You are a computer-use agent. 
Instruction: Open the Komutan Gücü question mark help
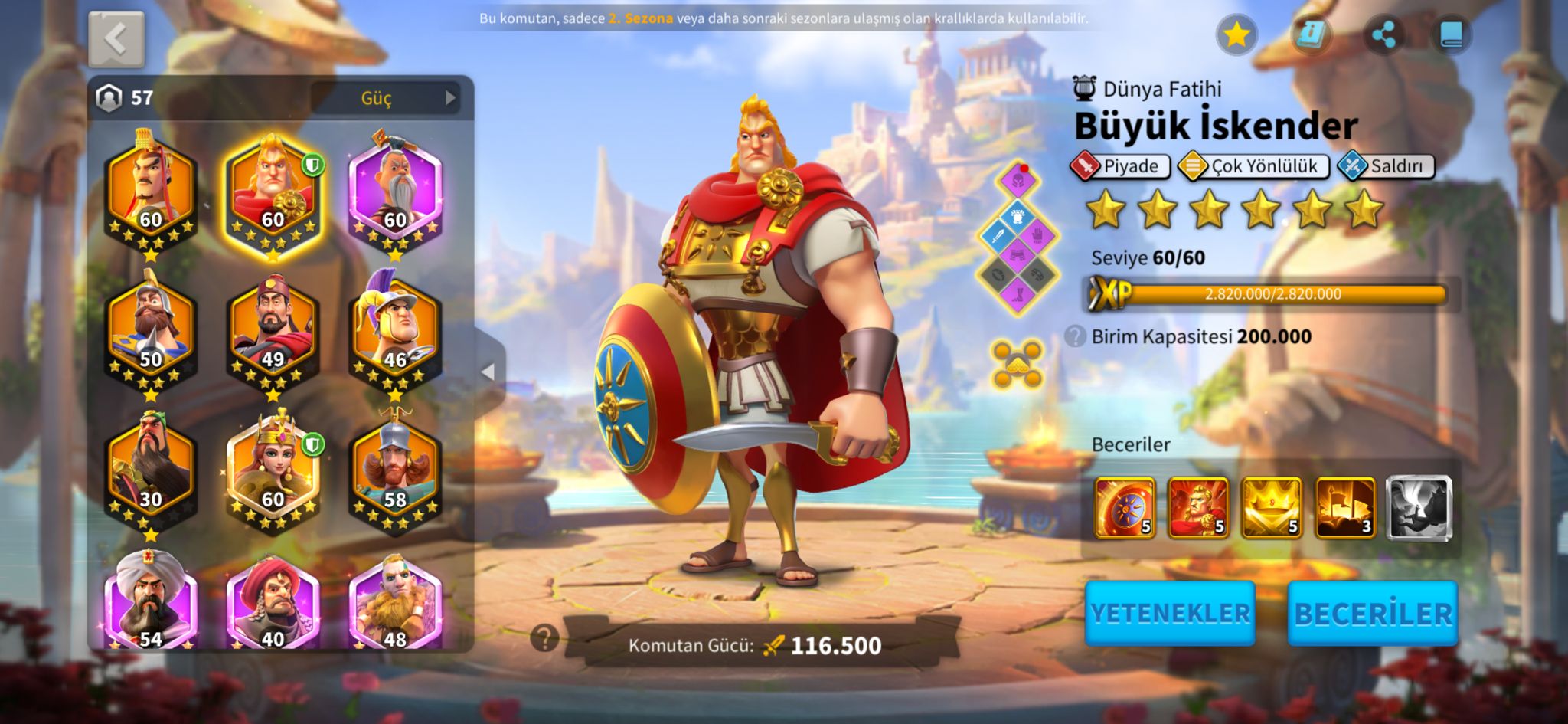click(x=544, y=637)
